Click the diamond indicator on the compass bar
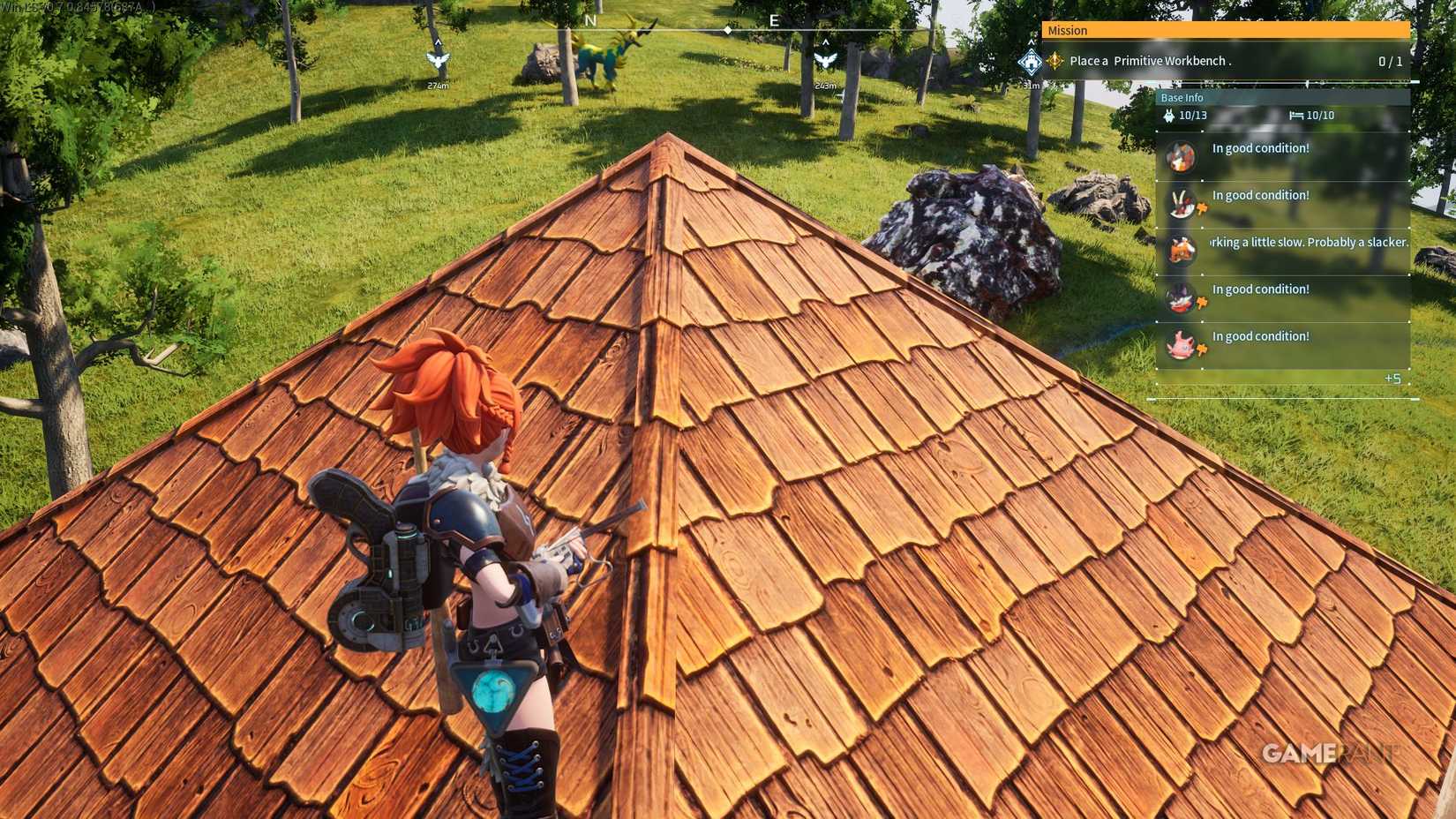Viewport: 1456px width, 819px height. coord(725,28)
